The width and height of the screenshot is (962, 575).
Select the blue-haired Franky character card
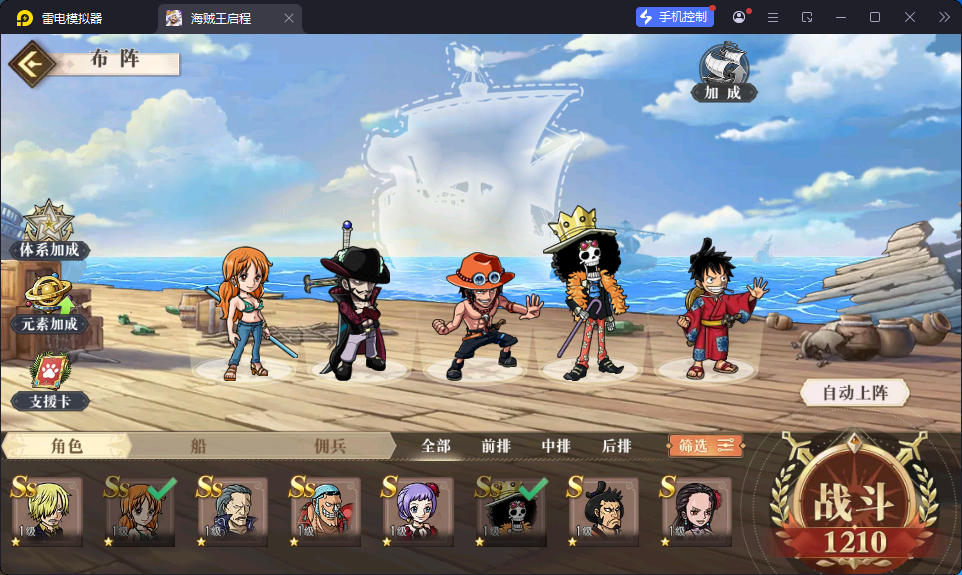[324, 510]
